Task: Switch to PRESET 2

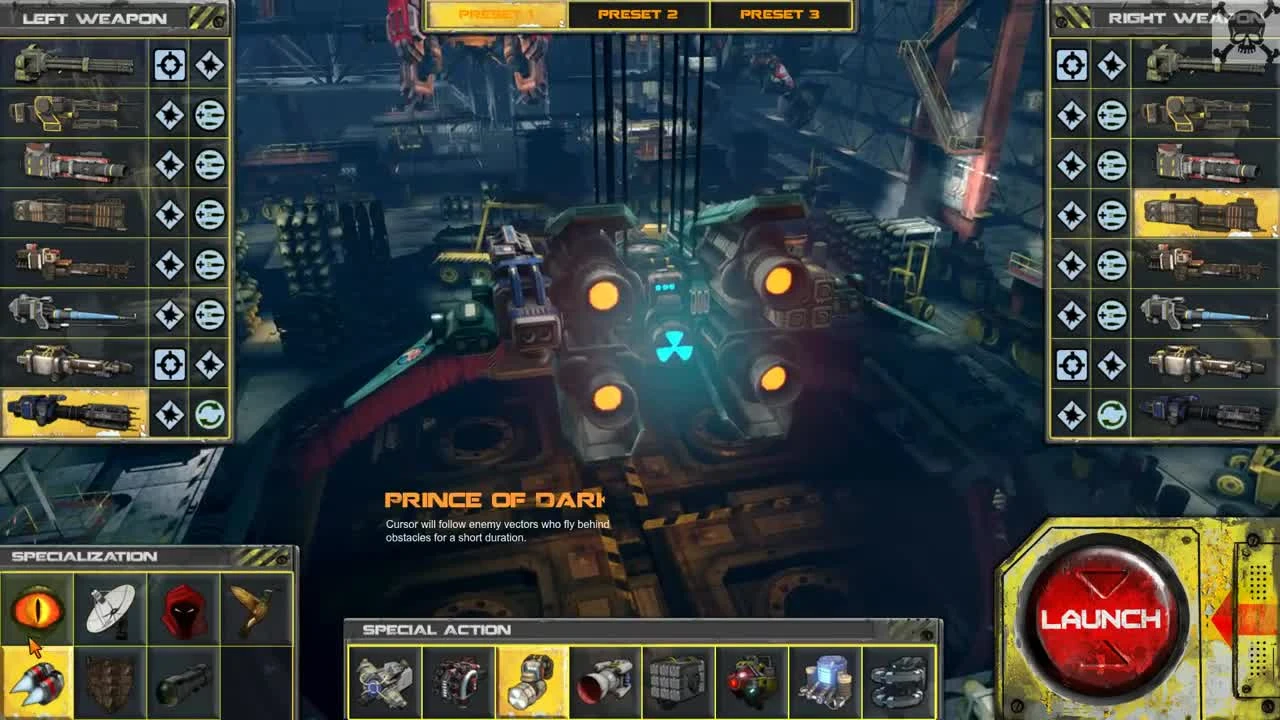Action: pos(638,14)
